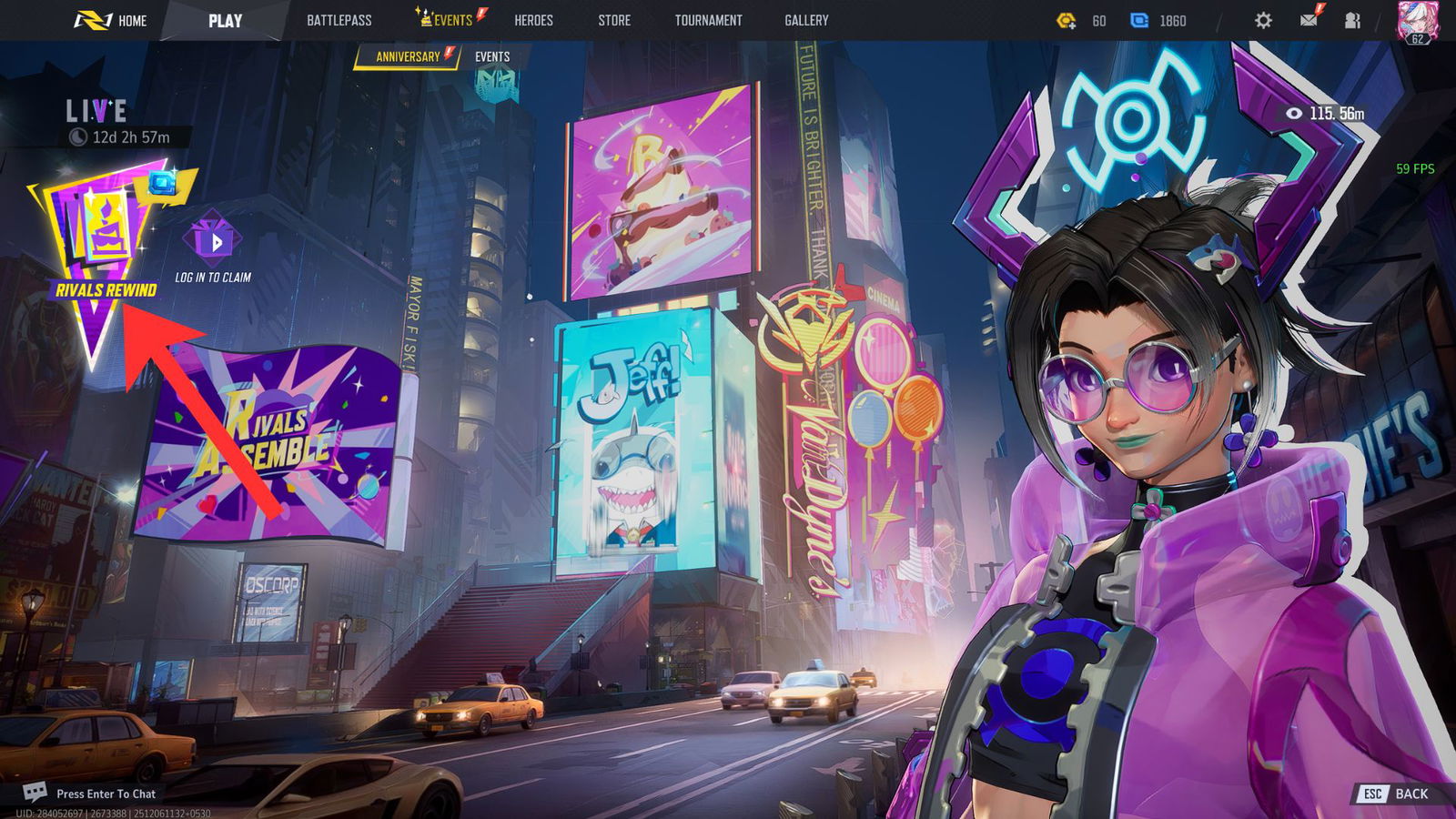Image resolution: width=1456 pixels, height=819 pixels.
Task: Select the Log In To Claim gift
Action: click(213, 246)
